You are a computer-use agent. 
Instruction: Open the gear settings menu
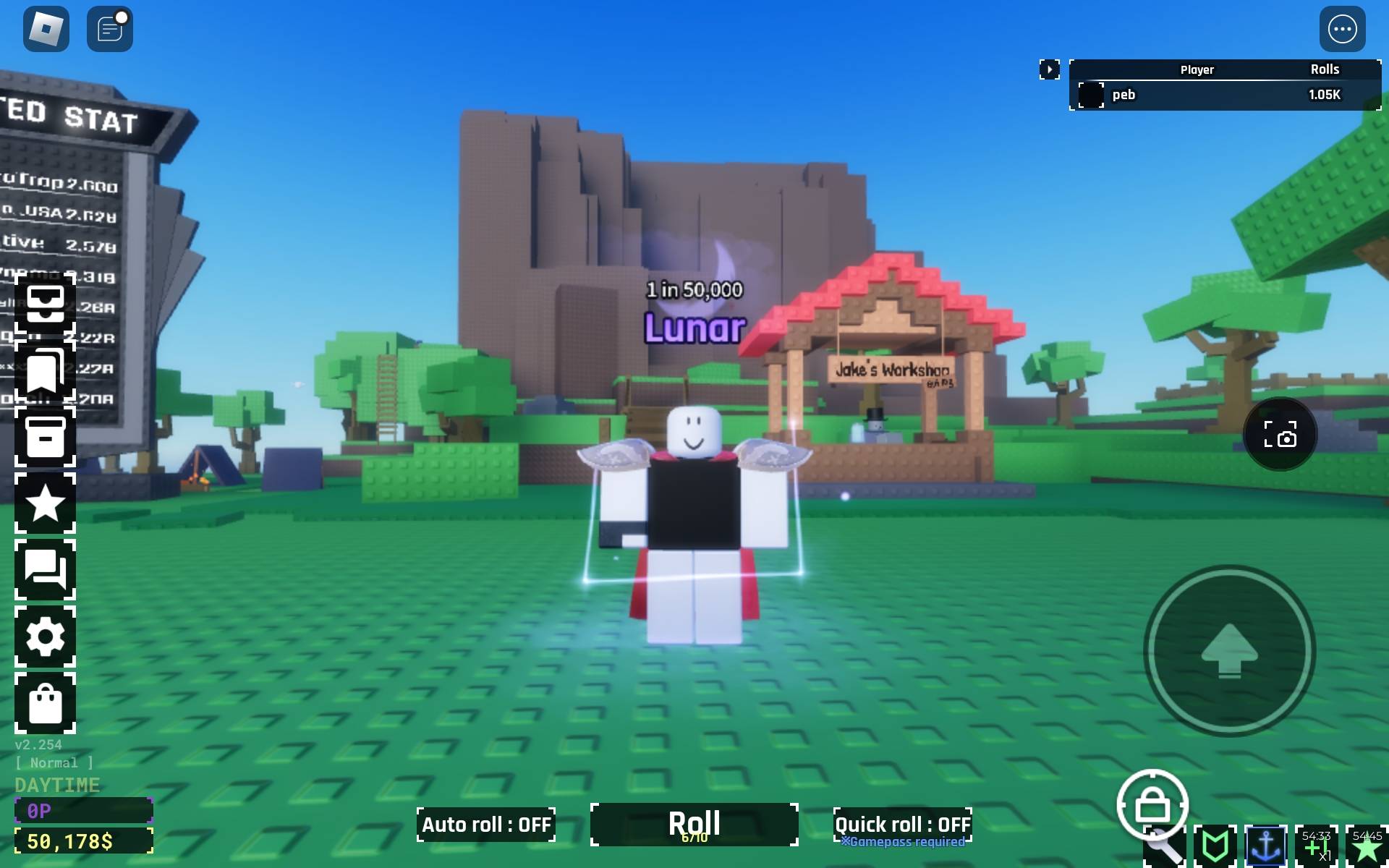45,637
